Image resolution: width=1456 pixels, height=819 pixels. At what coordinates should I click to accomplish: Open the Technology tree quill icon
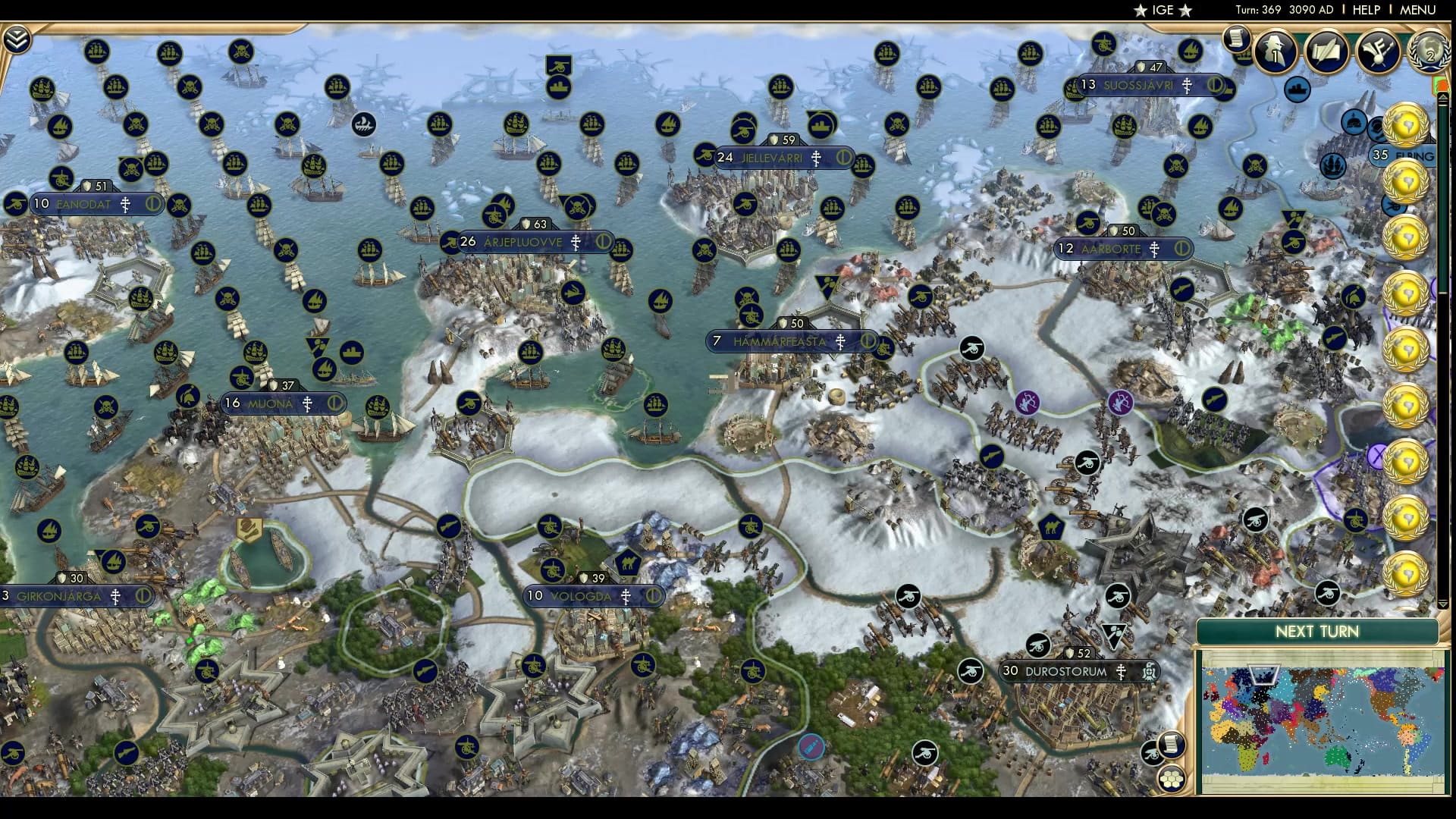click(1328, 52)
